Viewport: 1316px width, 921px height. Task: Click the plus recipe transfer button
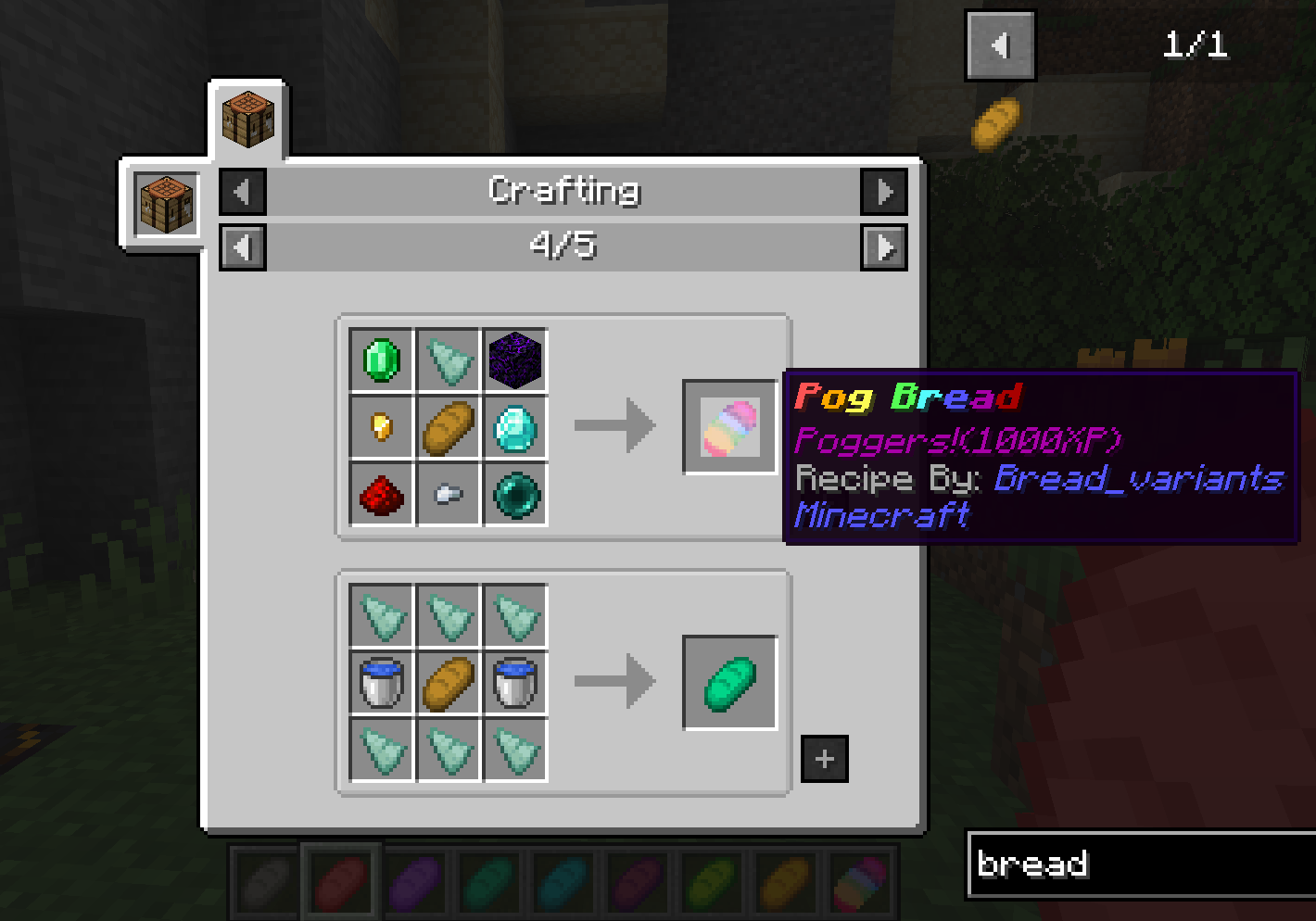pos(824,759)
